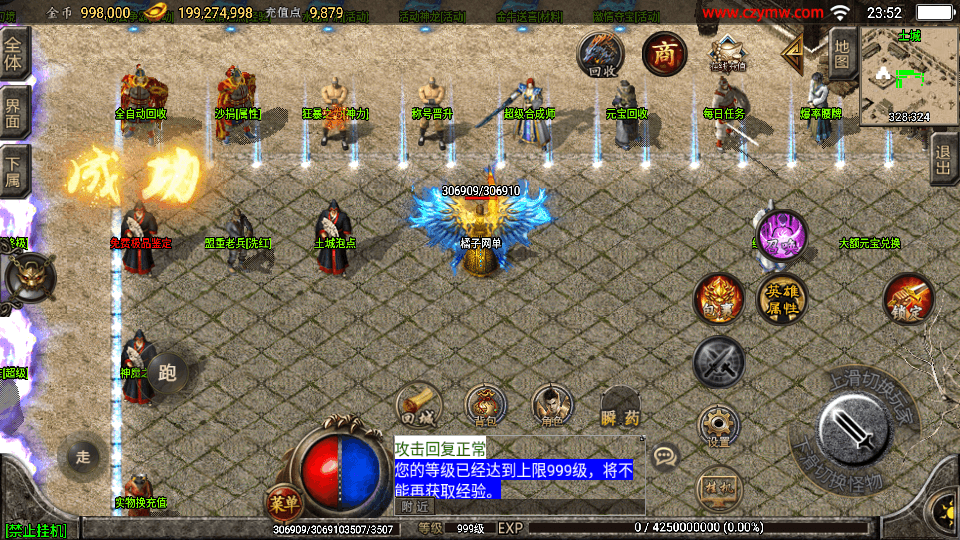The height and width of the screenshot is (540, 960).
Task: Open the 回收 dragon recycle icon
Action: pos(601,54)
